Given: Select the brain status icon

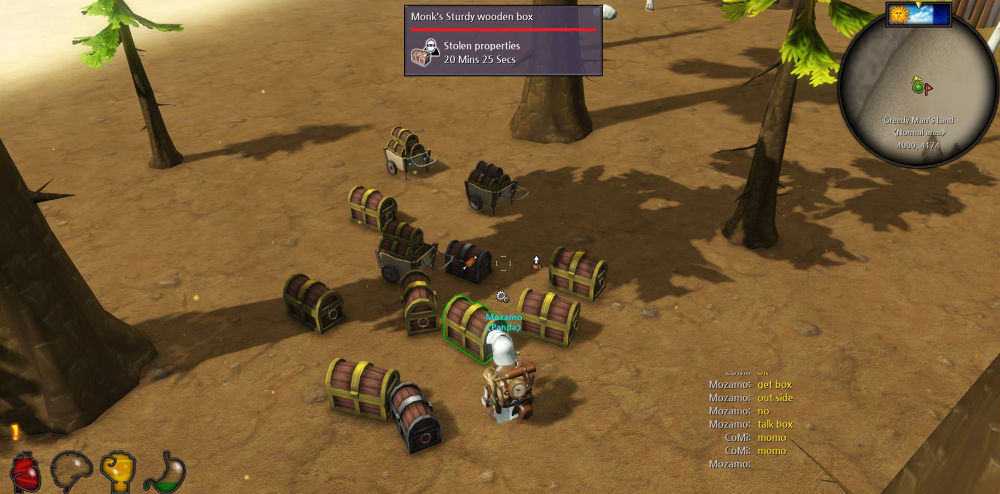Looking at the screenshot, I should tap(70, 470).
